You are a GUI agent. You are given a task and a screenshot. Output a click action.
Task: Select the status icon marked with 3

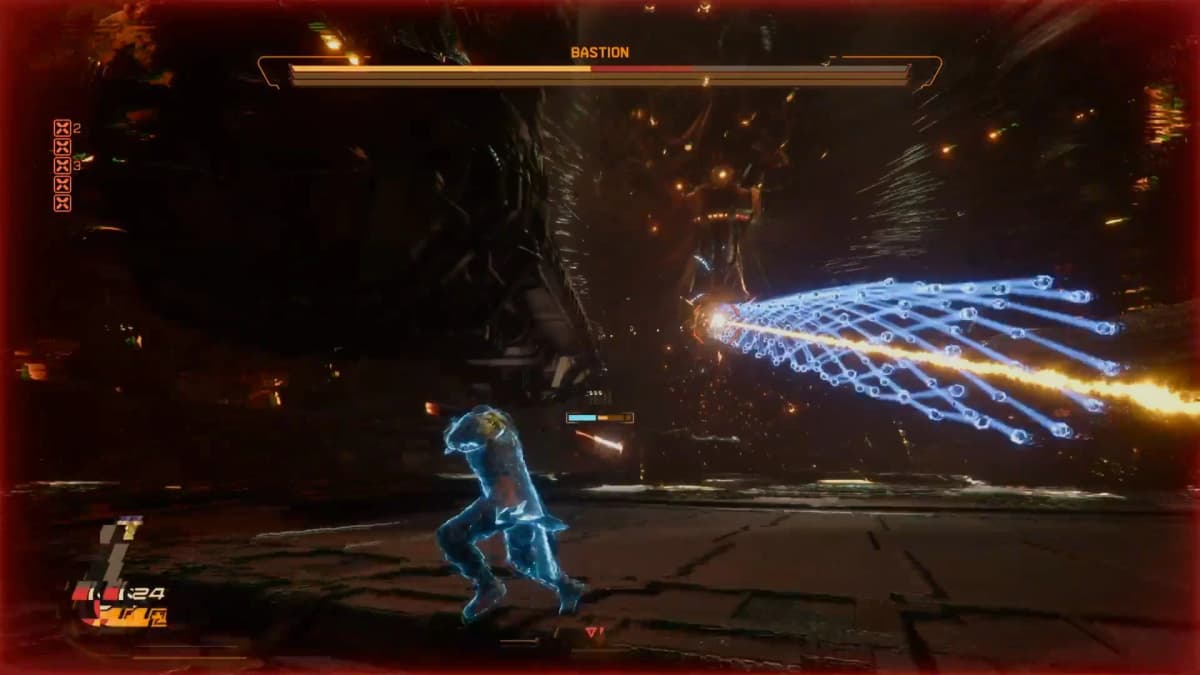tap(62, 165)
